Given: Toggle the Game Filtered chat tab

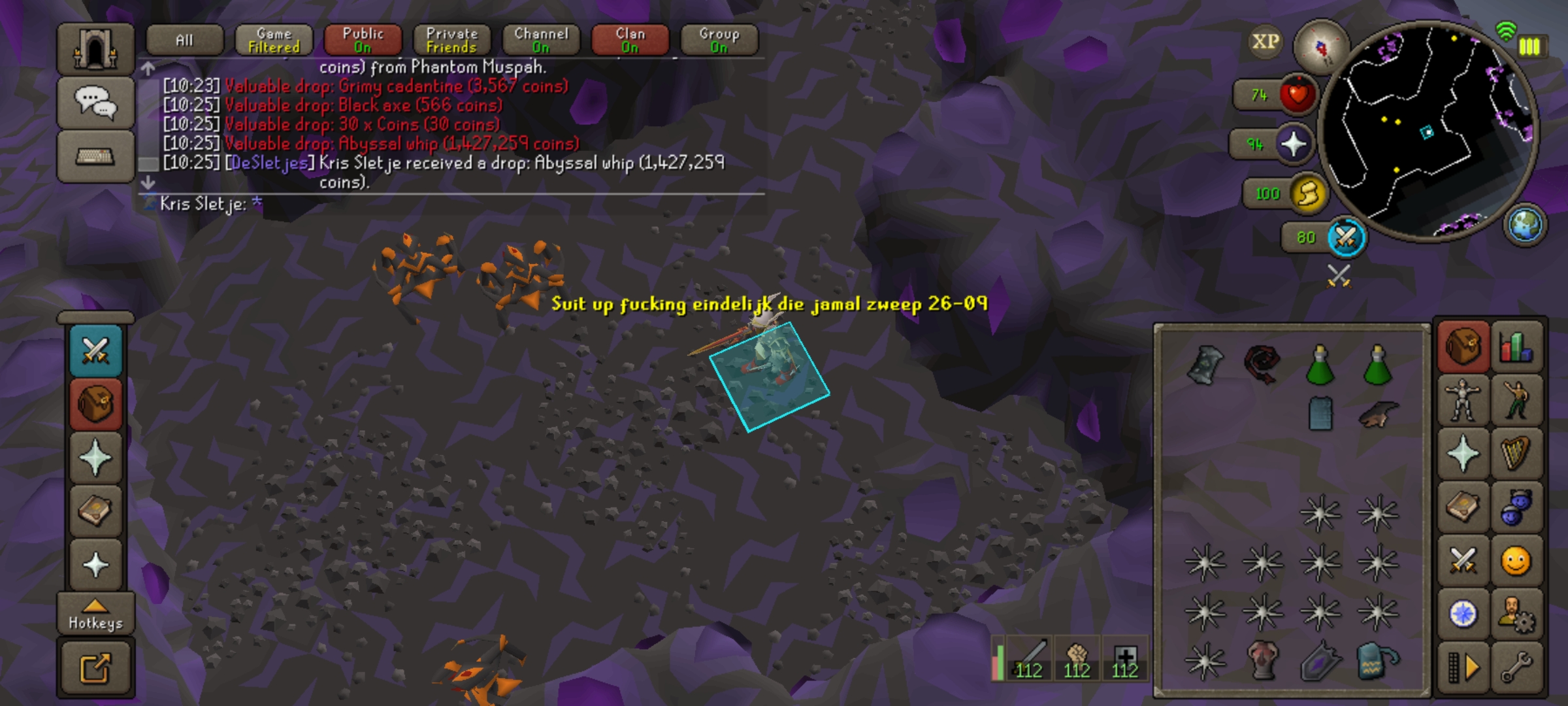Looking at the screenshot, I should point(274,41).
